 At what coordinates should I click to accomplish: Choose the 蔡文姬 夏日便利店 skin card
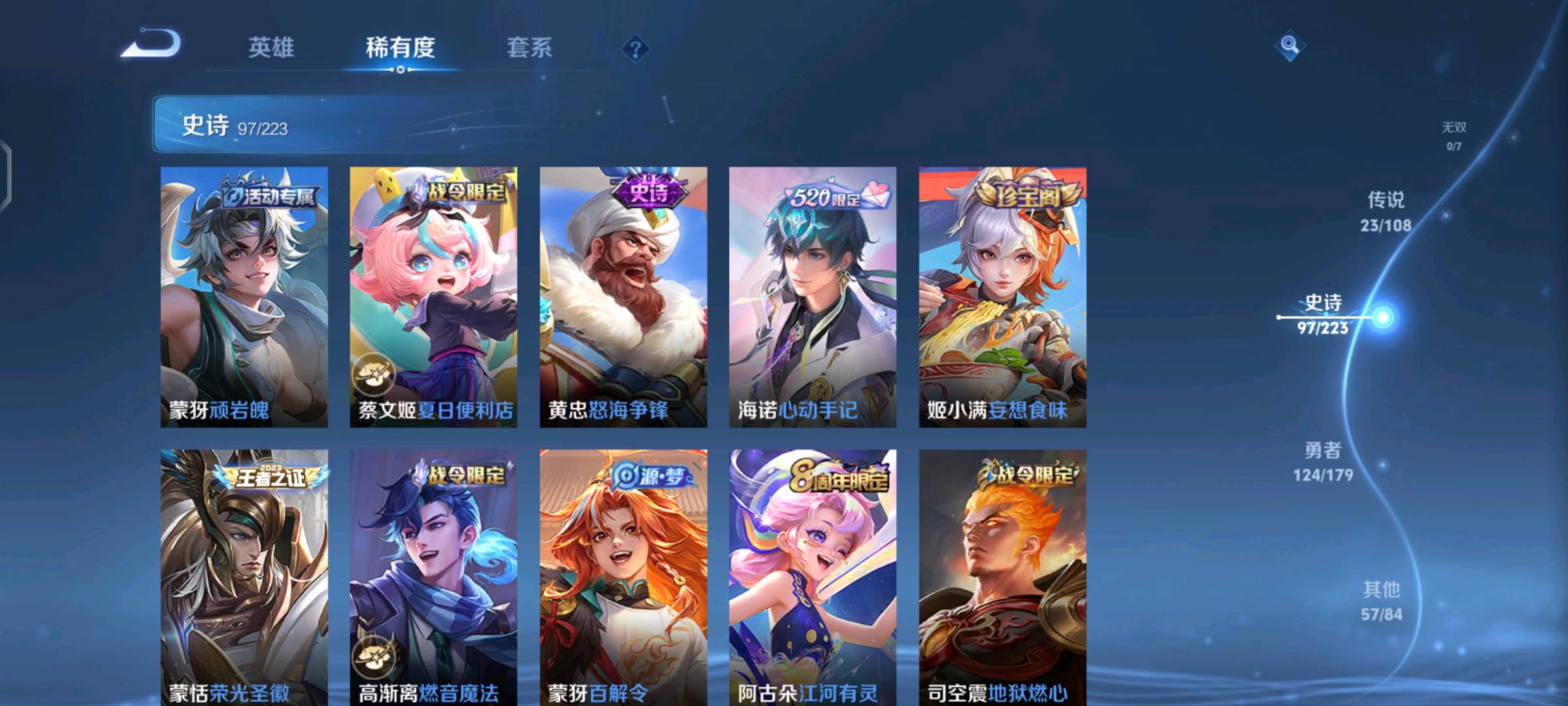[x=433, y=297]
